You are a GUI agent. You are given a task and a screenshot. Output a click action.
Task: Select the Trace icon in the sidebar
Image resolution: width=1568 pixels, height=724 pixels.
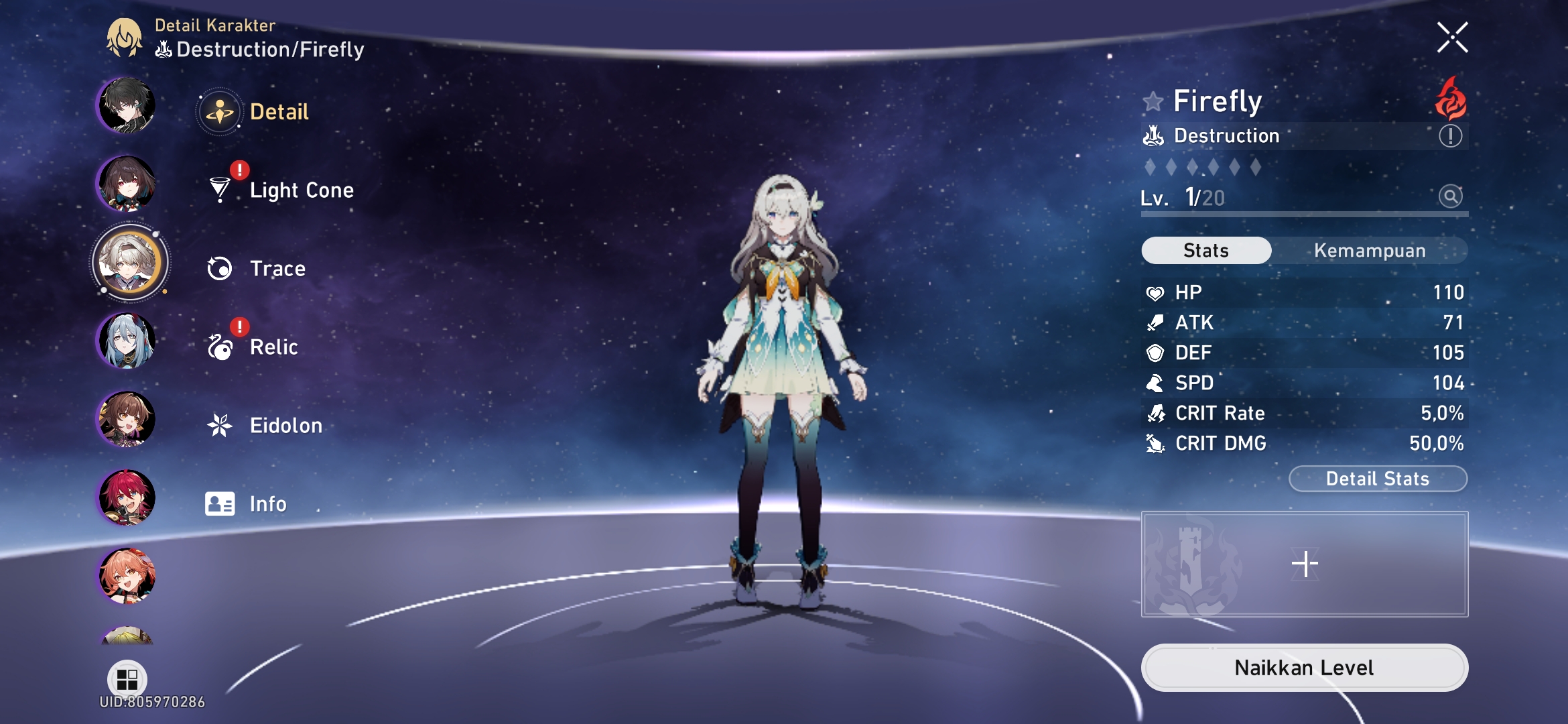219,268
